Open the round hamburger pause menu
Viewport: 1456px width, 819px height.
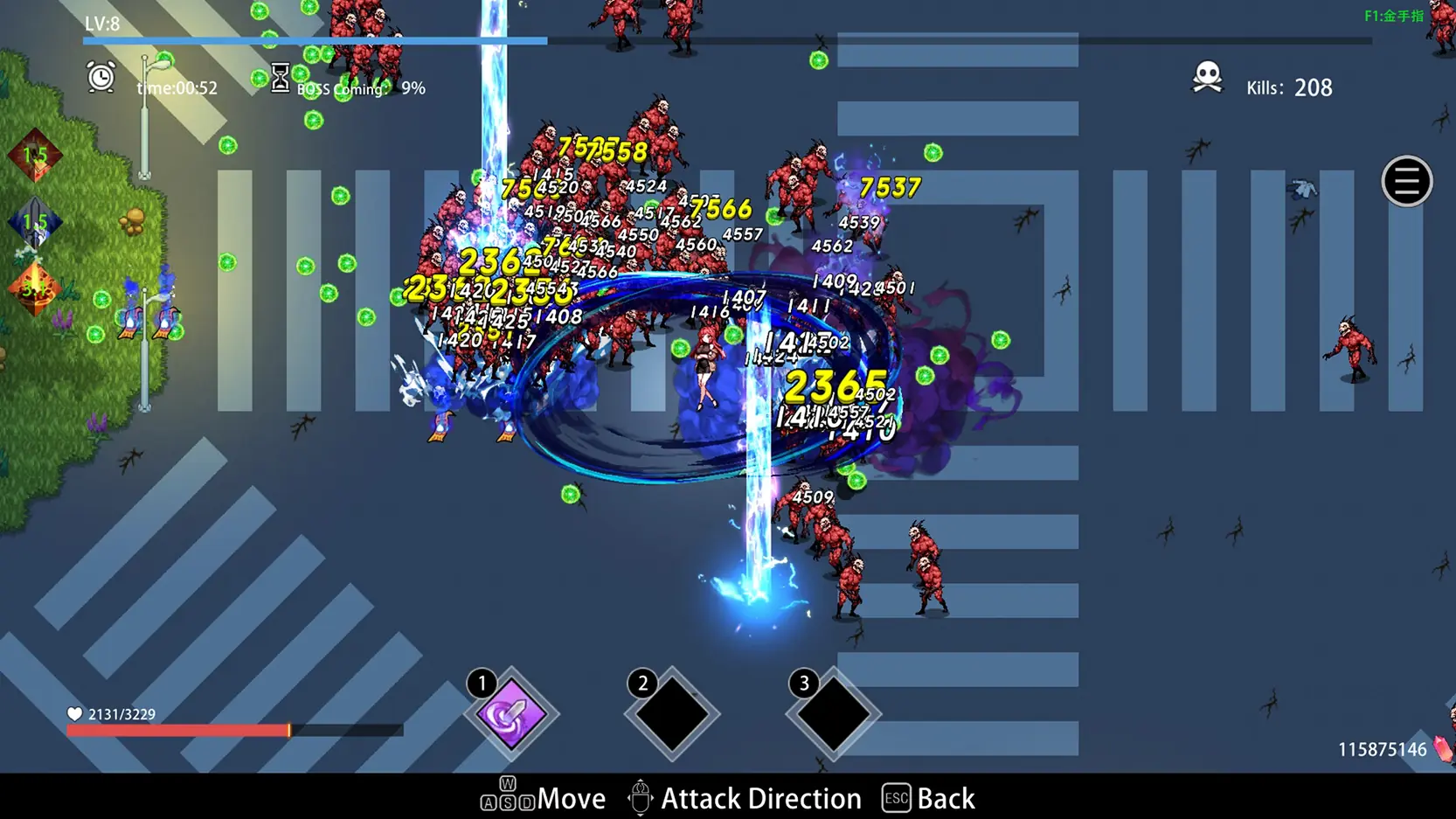pos(1406,182)
